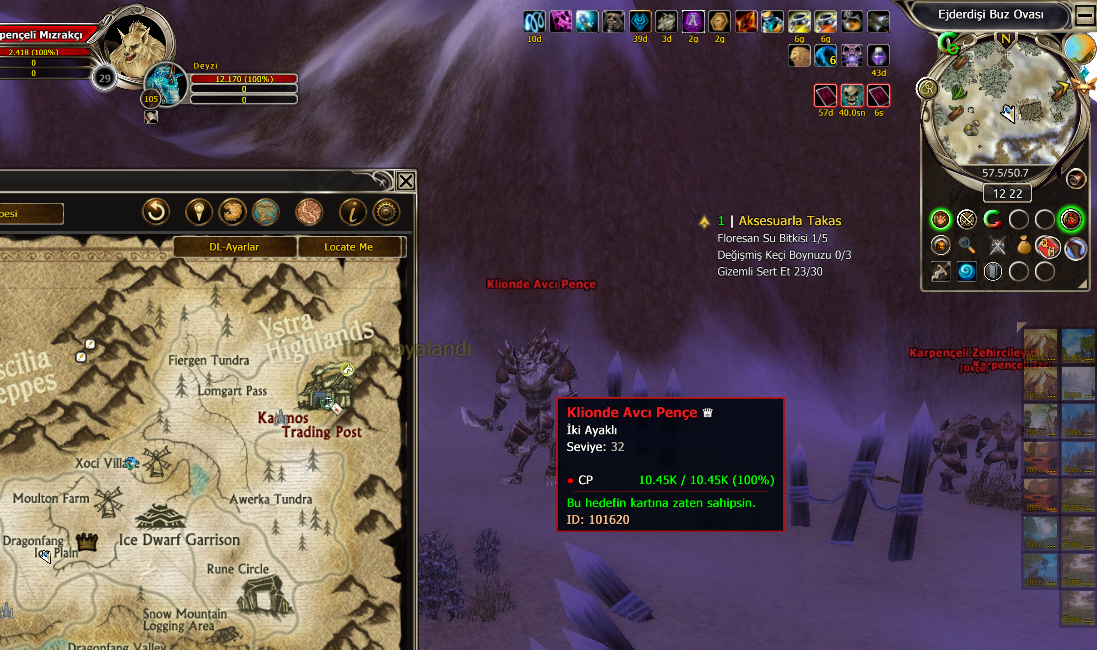
Task: Click the golden lion head buff icon
Action: (x=799, y=56)
